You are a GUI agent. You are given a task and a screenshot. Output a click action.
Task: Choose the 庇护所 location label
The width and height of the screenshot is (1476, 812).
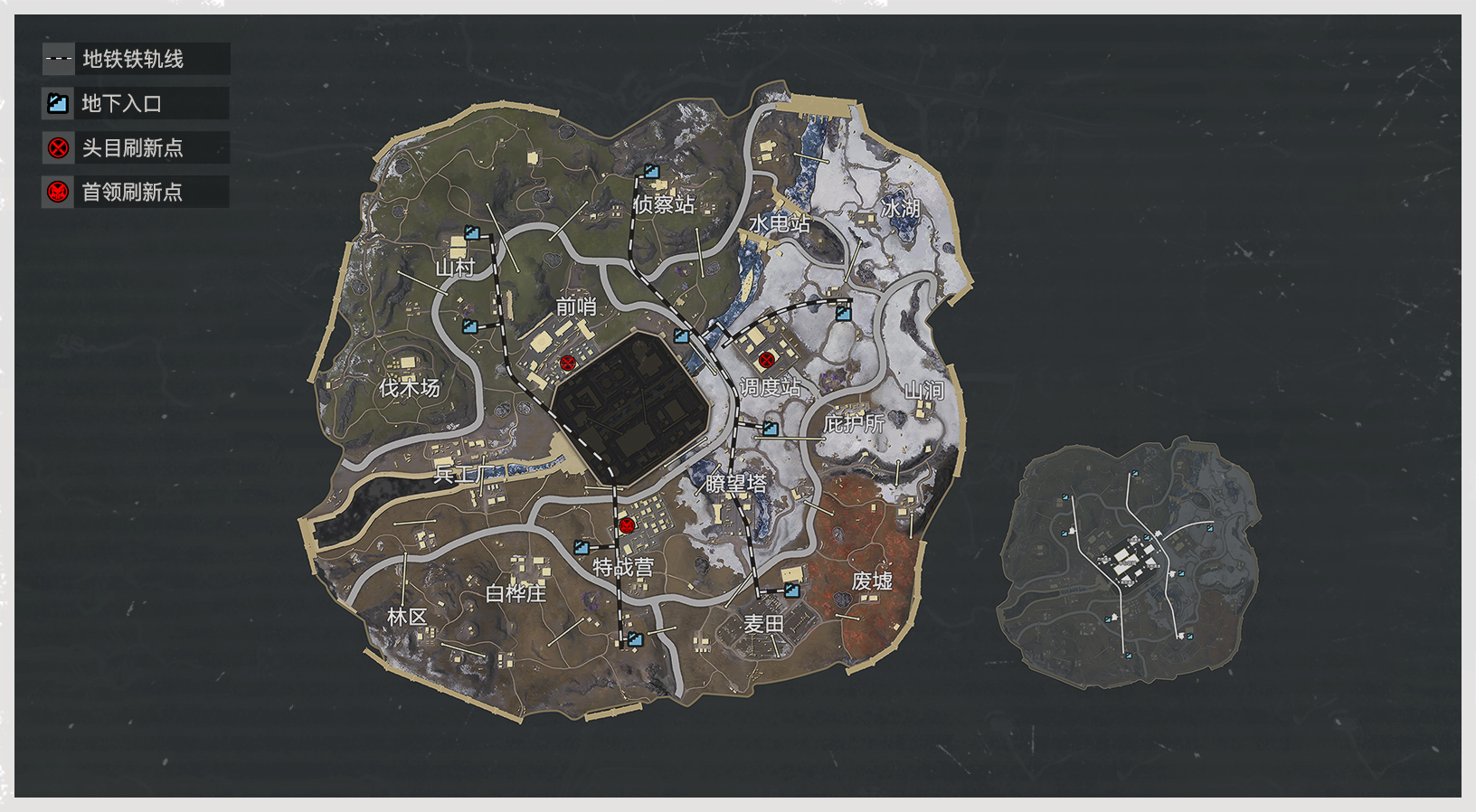pyautogui.click(x=854, y=422)
